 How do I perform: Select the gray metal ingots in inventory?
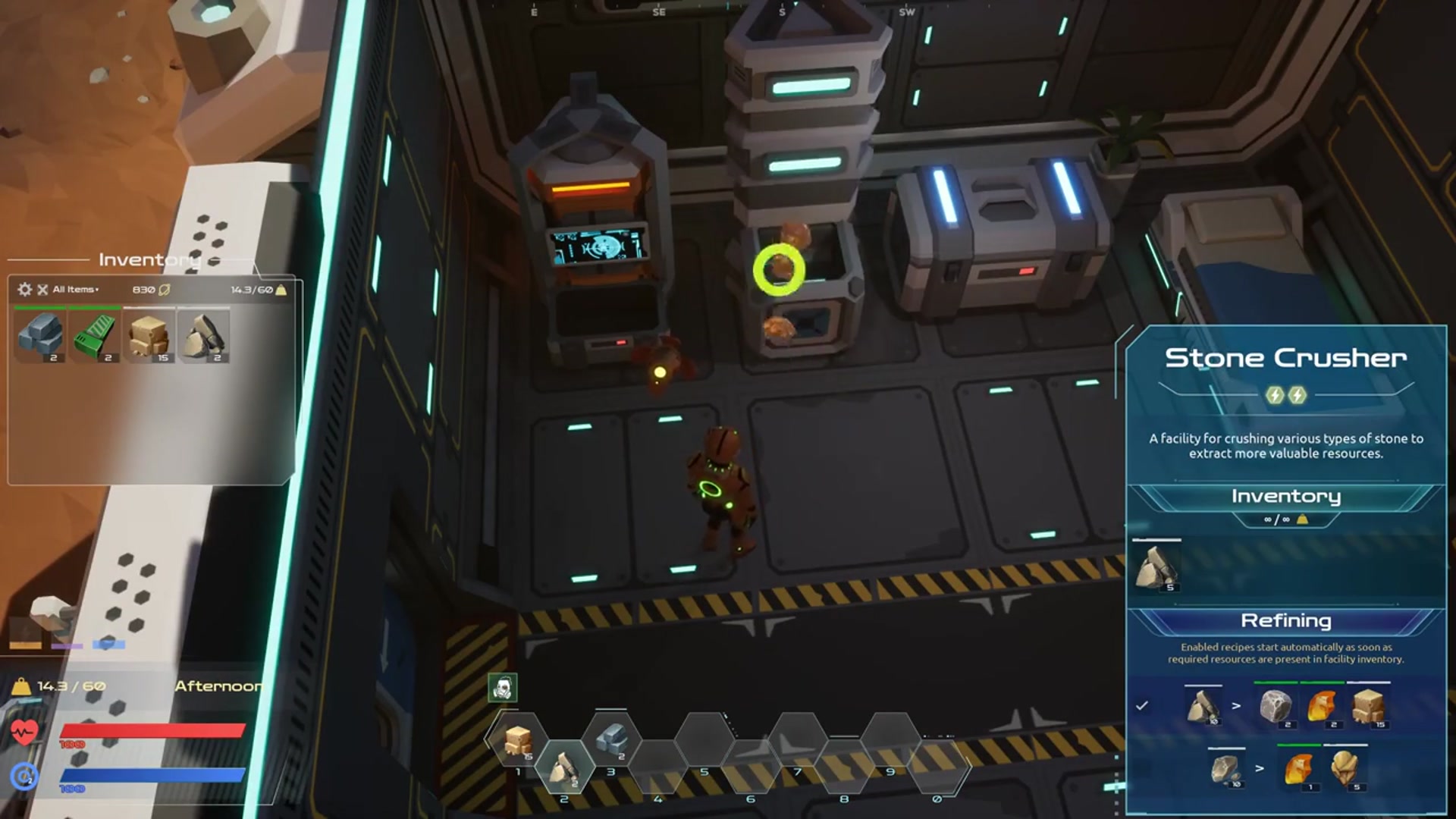click(x=41, y=336)
